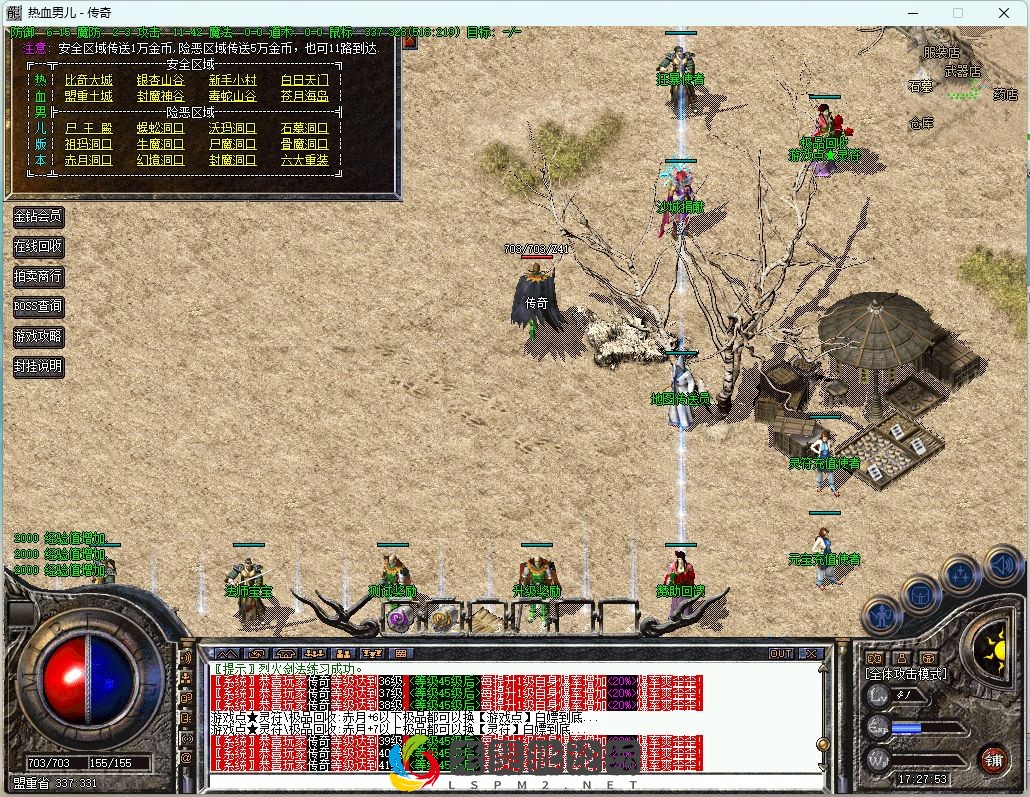The height and width of the screenshot is (797, 1030).
Task: Open the red 铺 shop button
Action: (992, 758)
